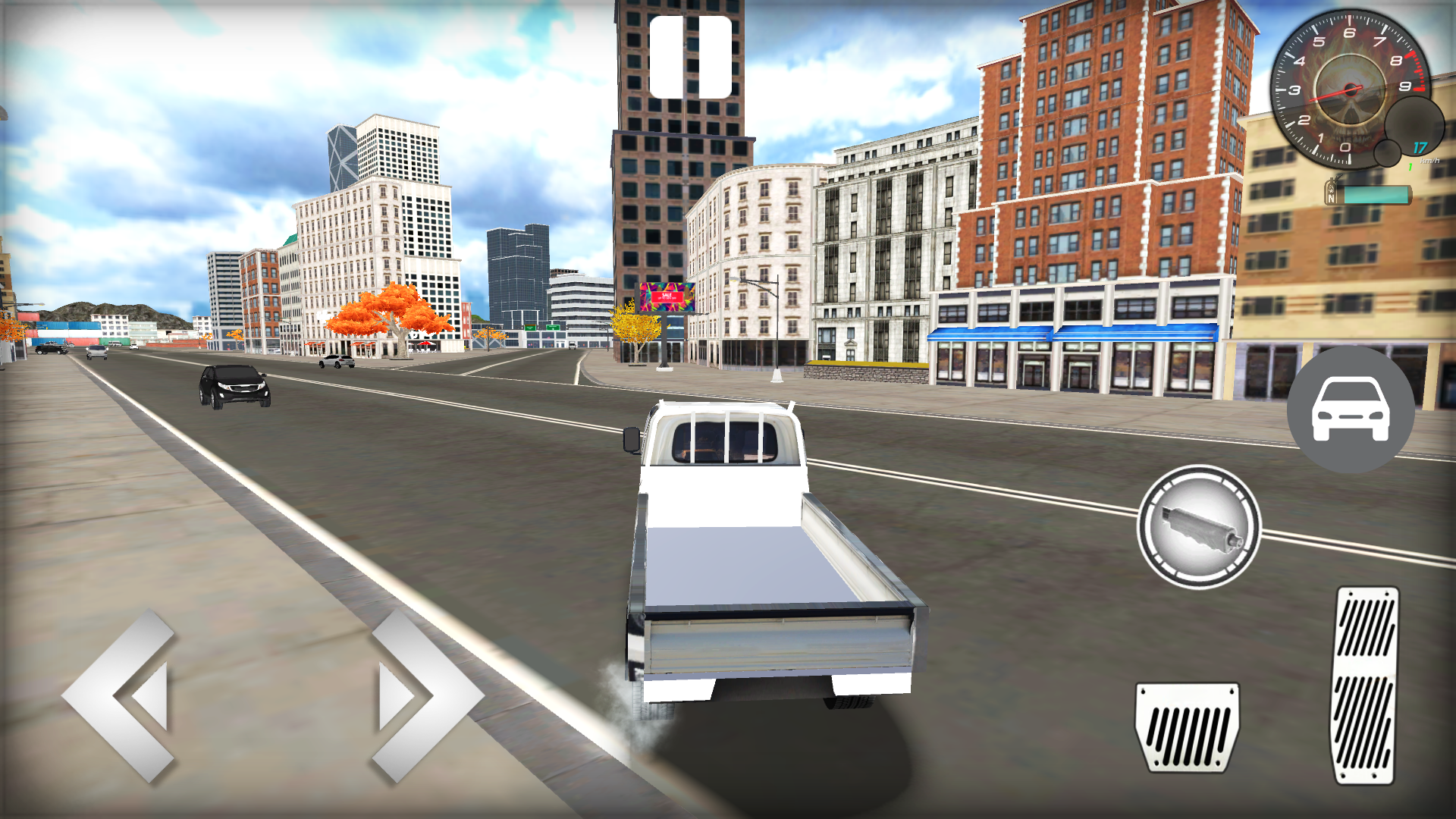Image resolution: width=1456 pixels, height=819 pixels.
Task: Tap the green gear number 1
Action: (x=1410, y=166)
